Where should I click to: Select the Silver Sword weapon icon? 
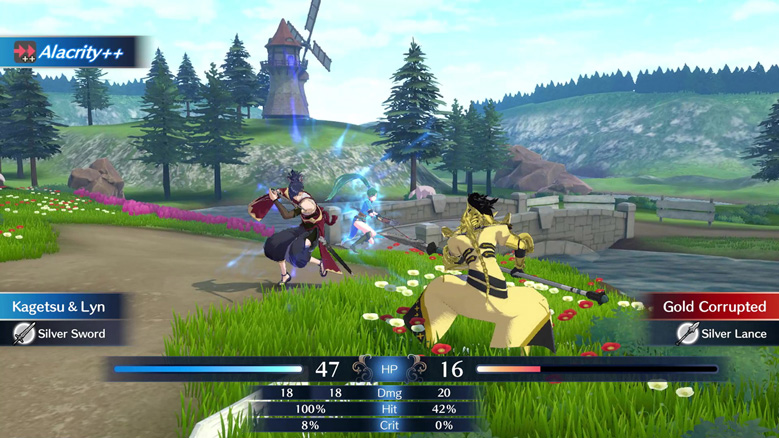tap(23, 334)
